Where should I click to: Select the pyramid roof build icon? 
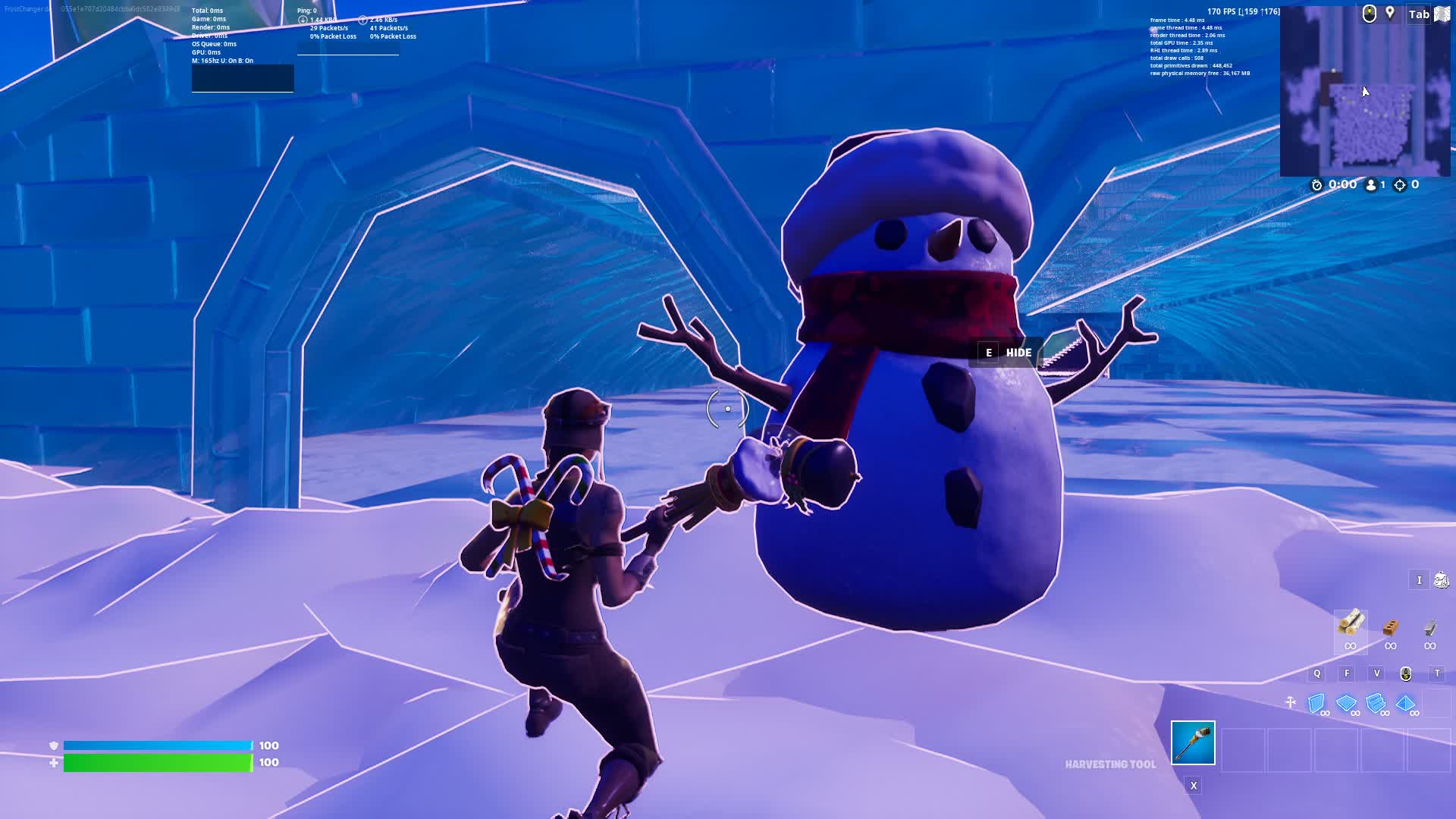(x=1405, y=703)
